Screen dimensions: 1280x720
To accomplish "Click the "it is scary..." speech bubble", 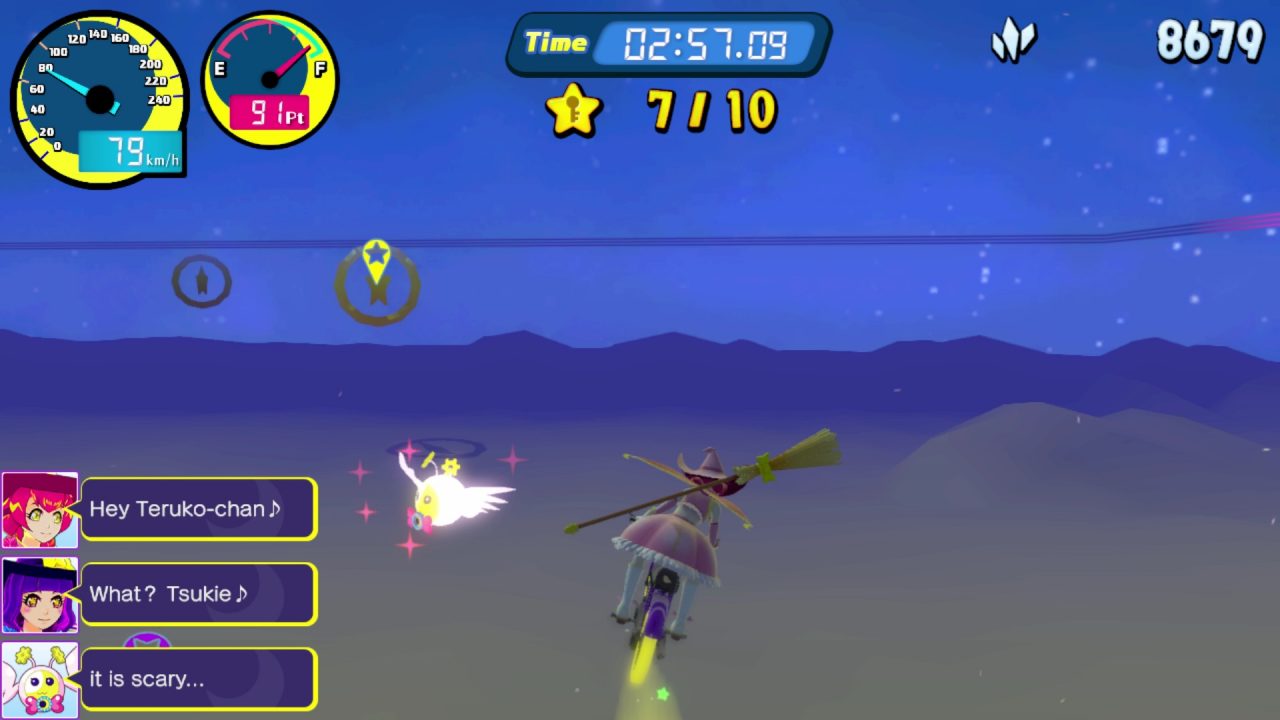I will (x=198, y=679).
